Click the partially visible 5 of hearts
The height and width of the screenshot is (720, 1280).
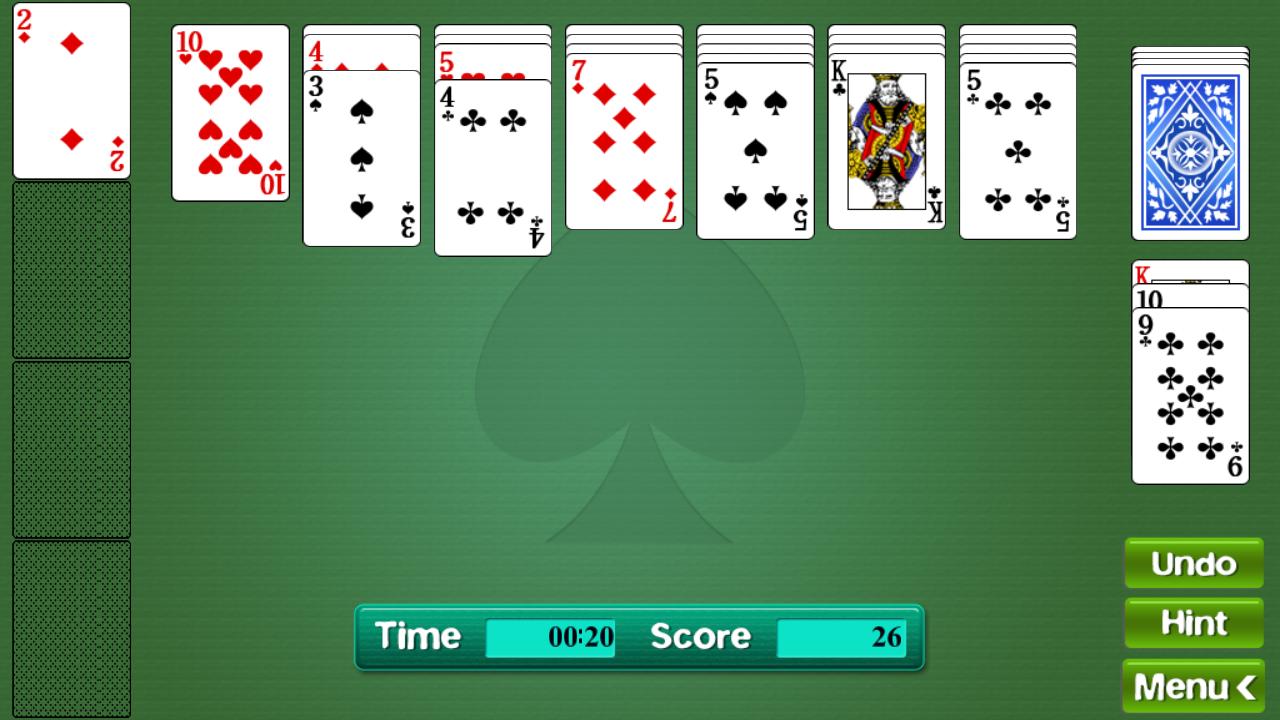(x=492, y=60)
